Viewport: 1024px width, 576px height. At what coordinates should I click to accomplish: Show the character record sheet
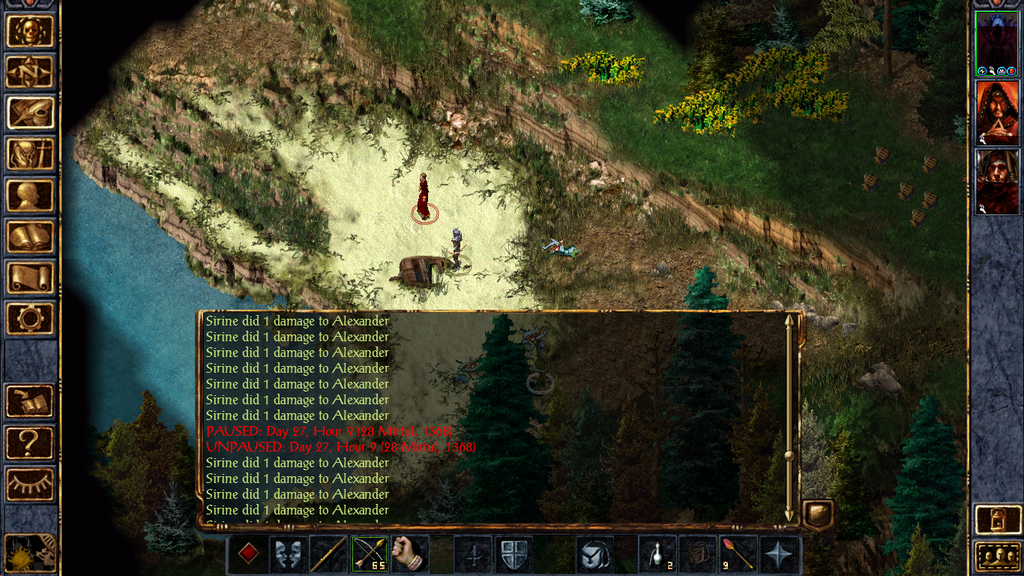point(30,195)
